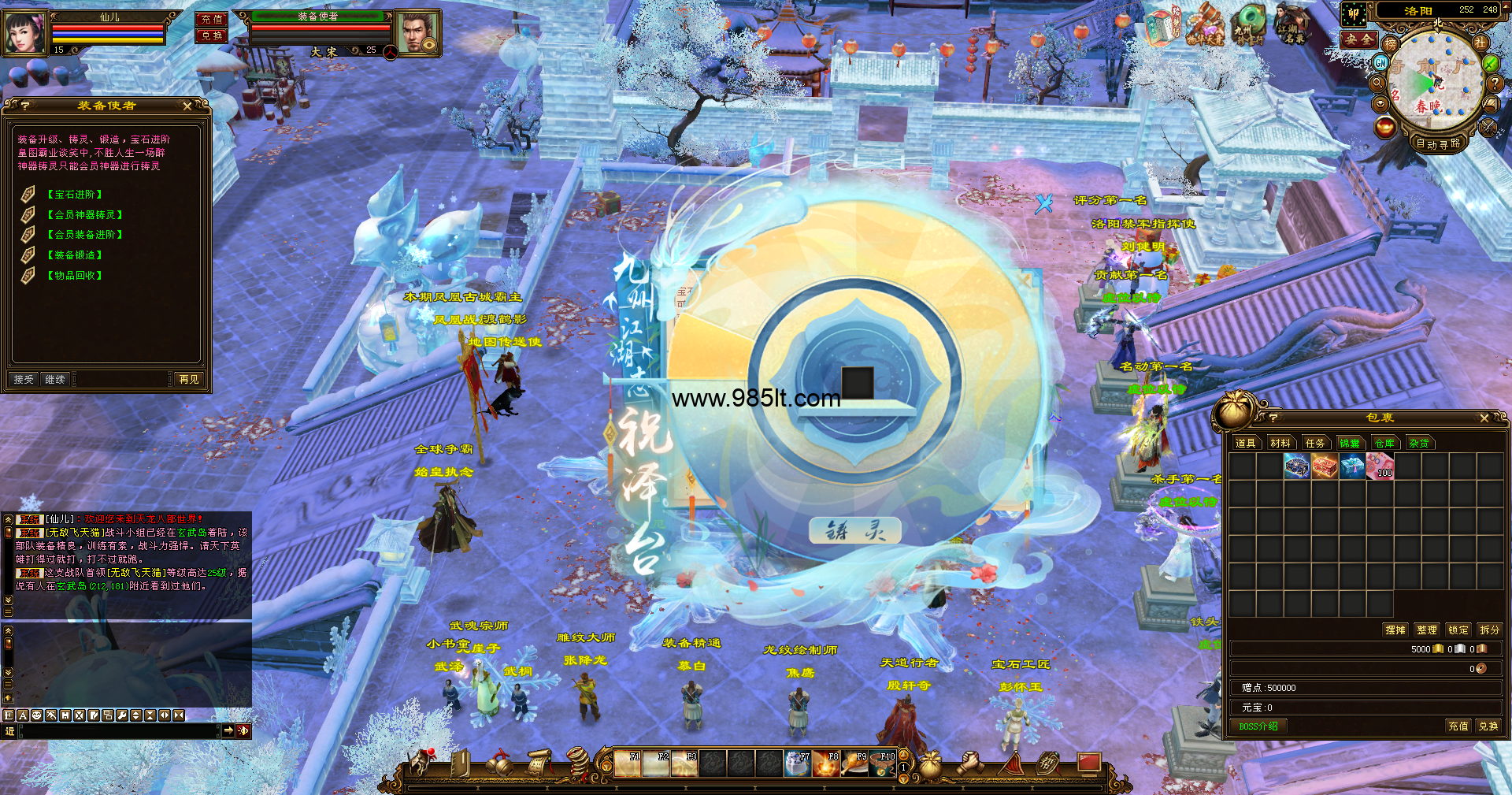The height and width of the screenshot is (795, 1512).
Task: Open the GM button beside the minimap
Action: click(x=1380, y=62)
